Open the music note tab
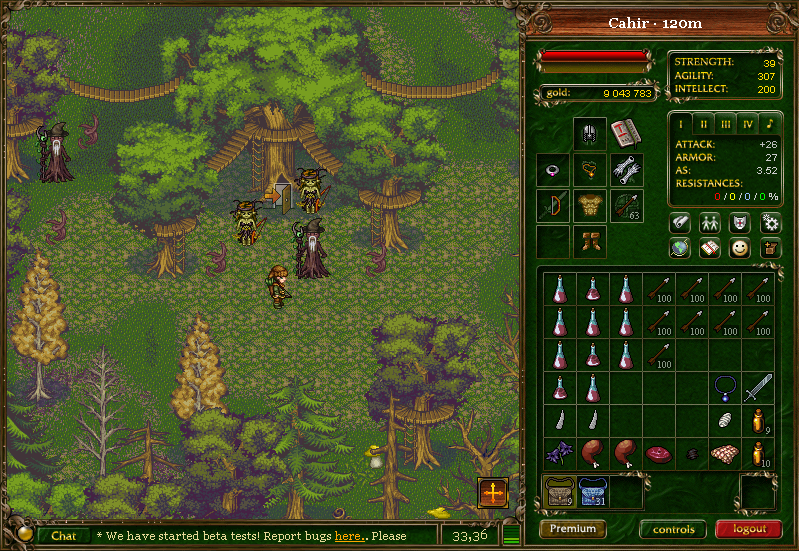The image size is (799, 551). (769, 124)
